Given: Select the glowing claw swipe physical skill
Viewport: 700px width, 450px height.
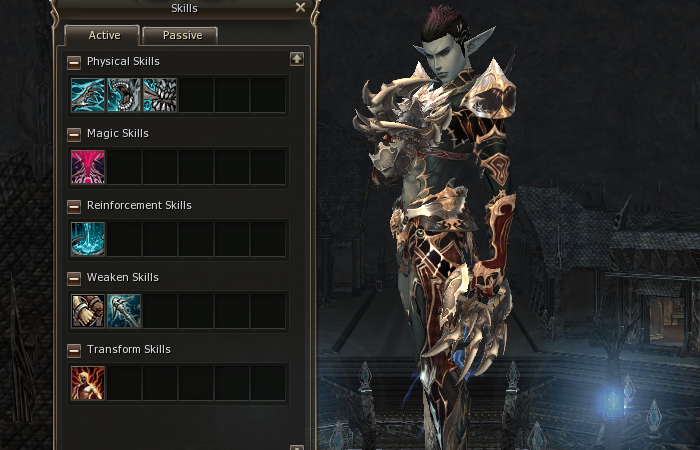Looking at the screenshot, I should [x=88, y=95].
